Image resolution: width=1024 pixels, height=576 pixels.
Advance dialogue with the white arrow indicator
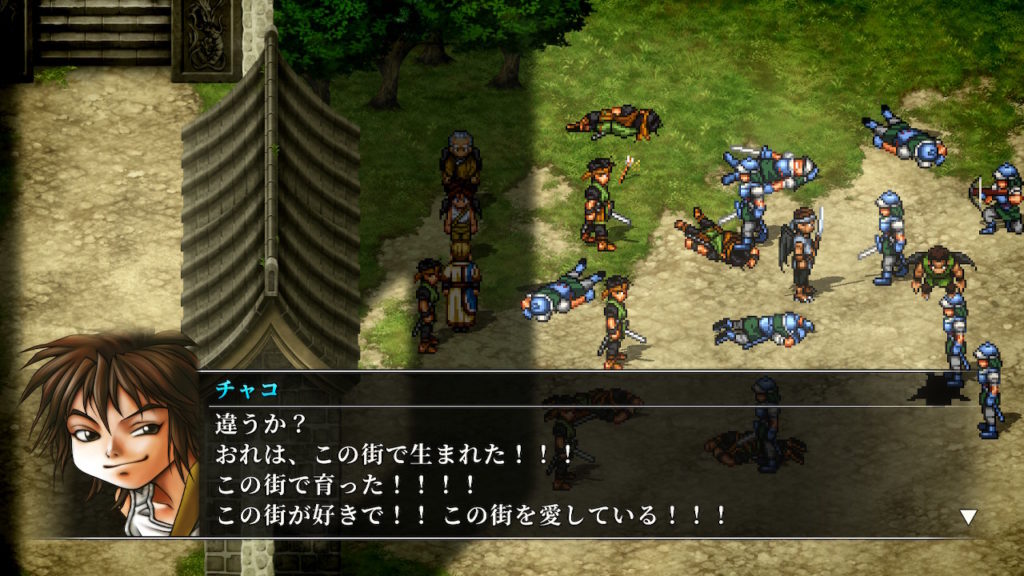tap(967, 517)
